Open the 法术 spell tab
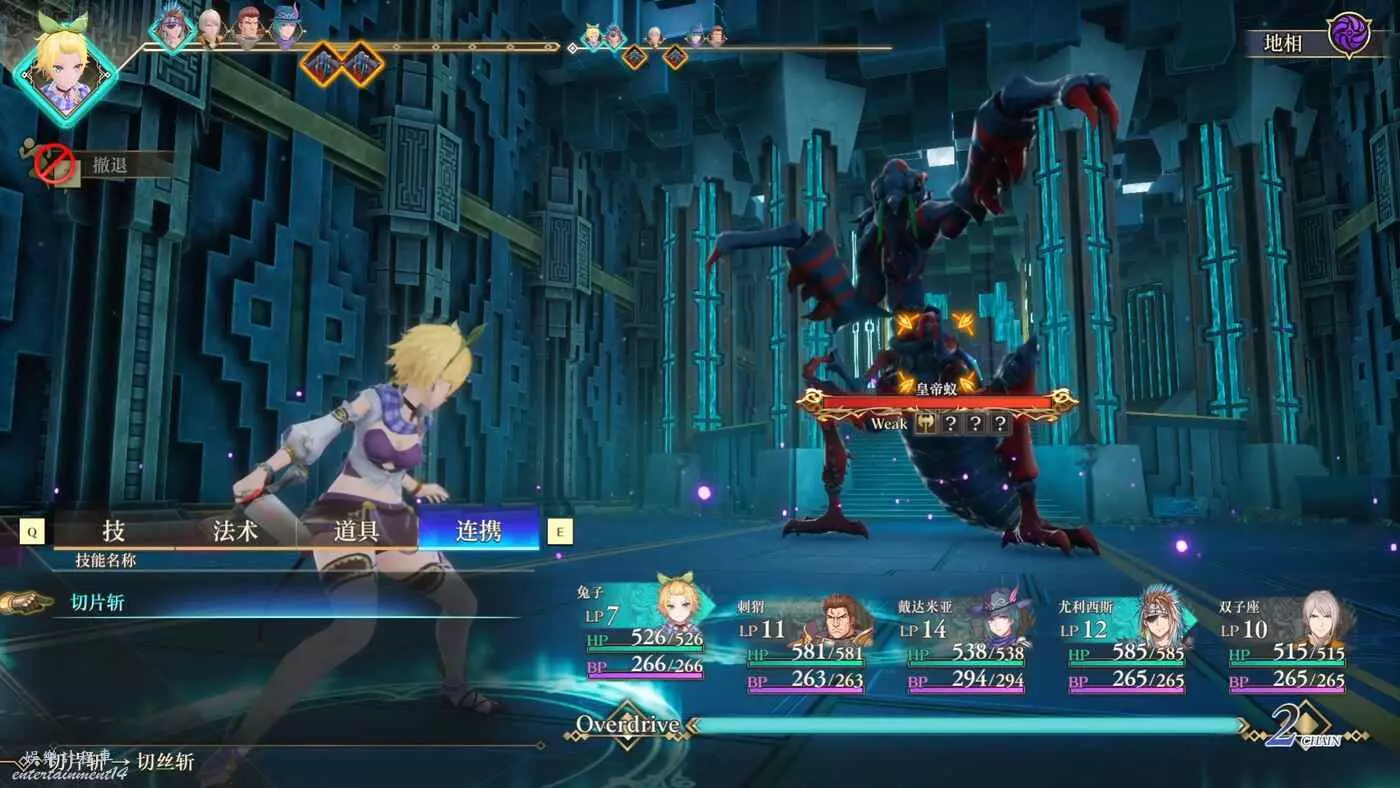The image size is (1400, 788). point(236,531)
